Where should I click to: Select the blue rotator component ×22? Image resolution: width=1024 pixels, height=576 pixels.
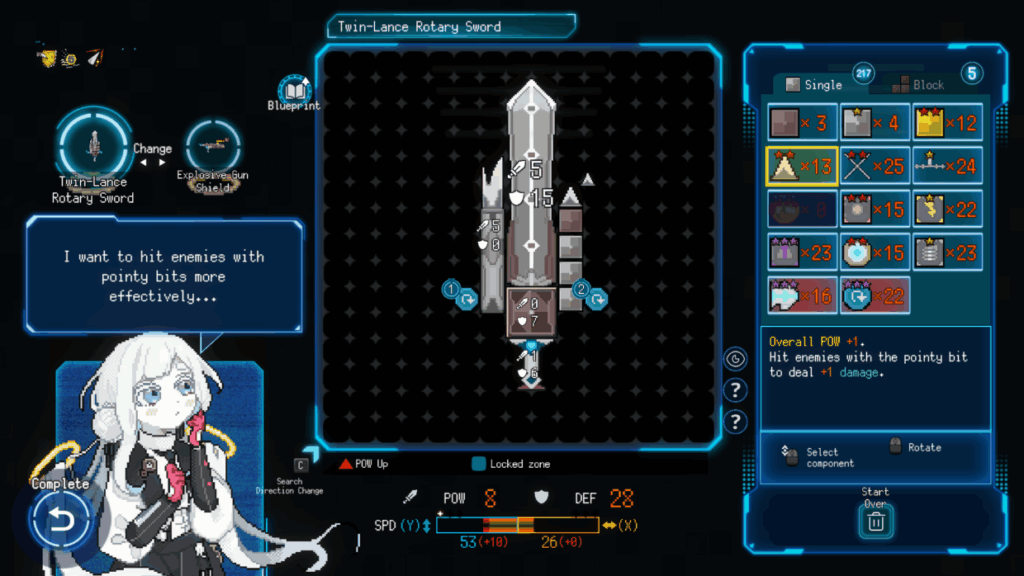(x=875, y=295)
